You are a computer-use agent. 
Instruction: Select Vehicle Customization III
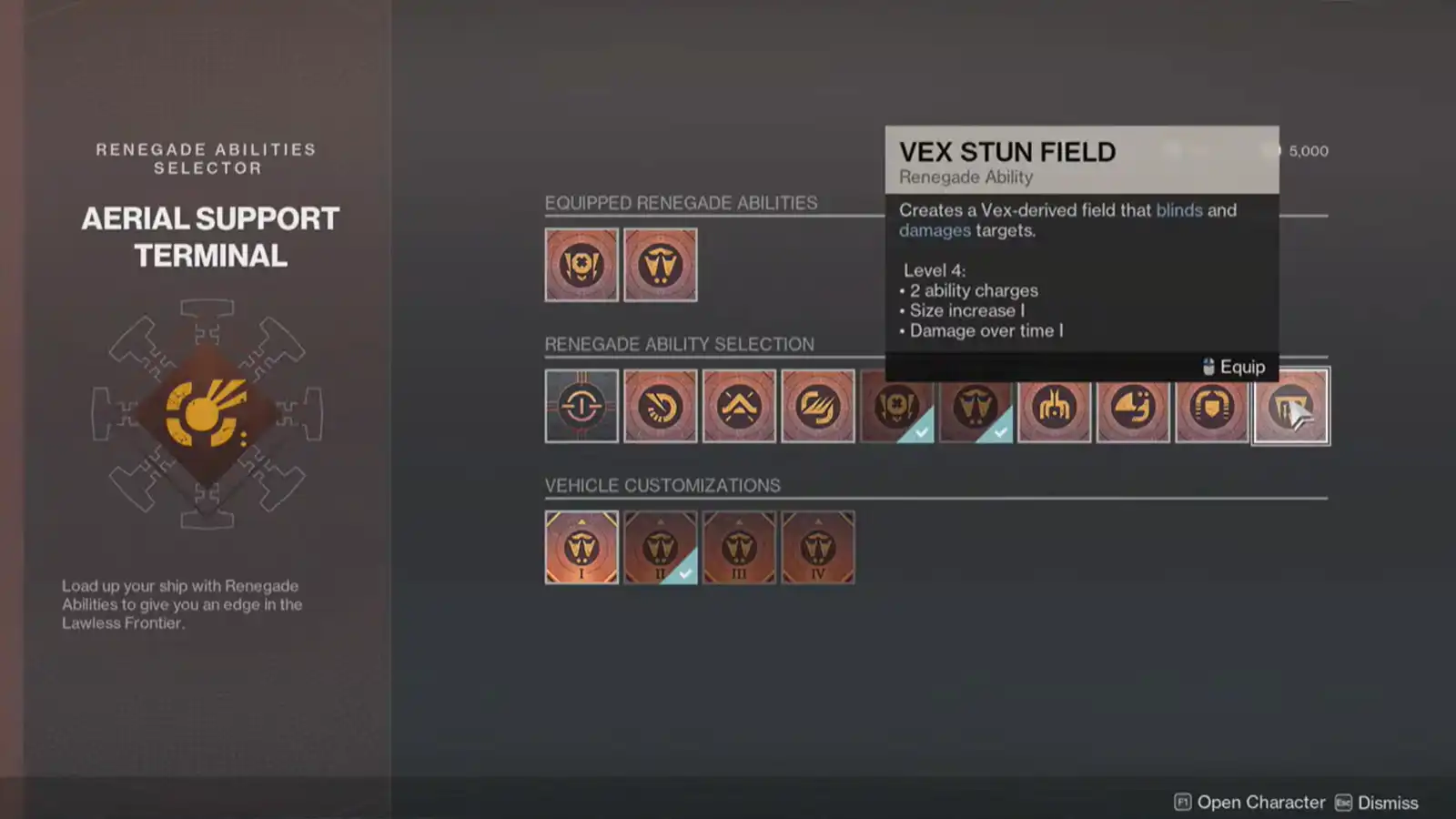click(x=739, y=547)
